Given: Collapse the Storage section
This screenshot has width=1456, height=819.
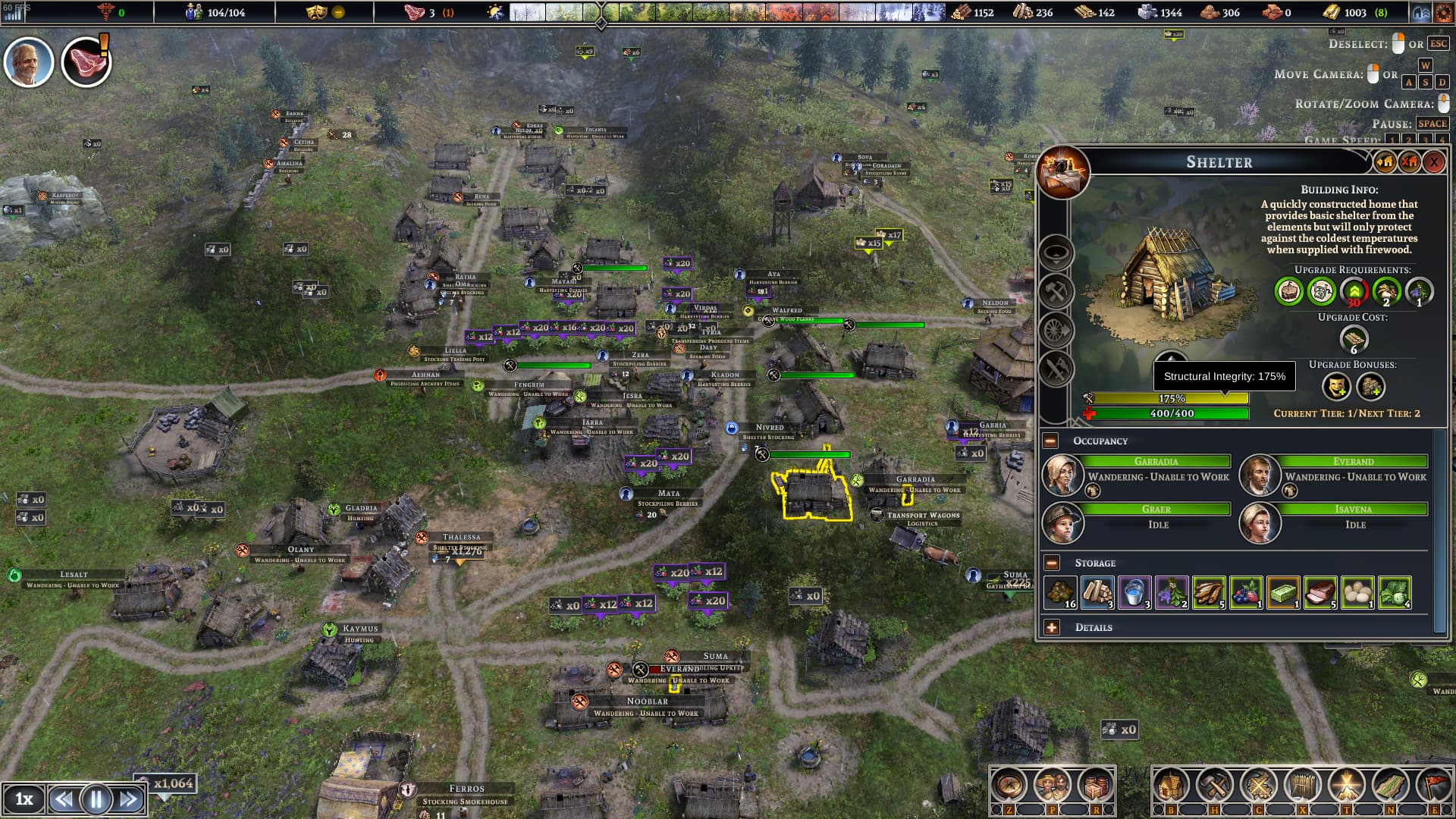Looking at the screenshot, I should 1051,563.
